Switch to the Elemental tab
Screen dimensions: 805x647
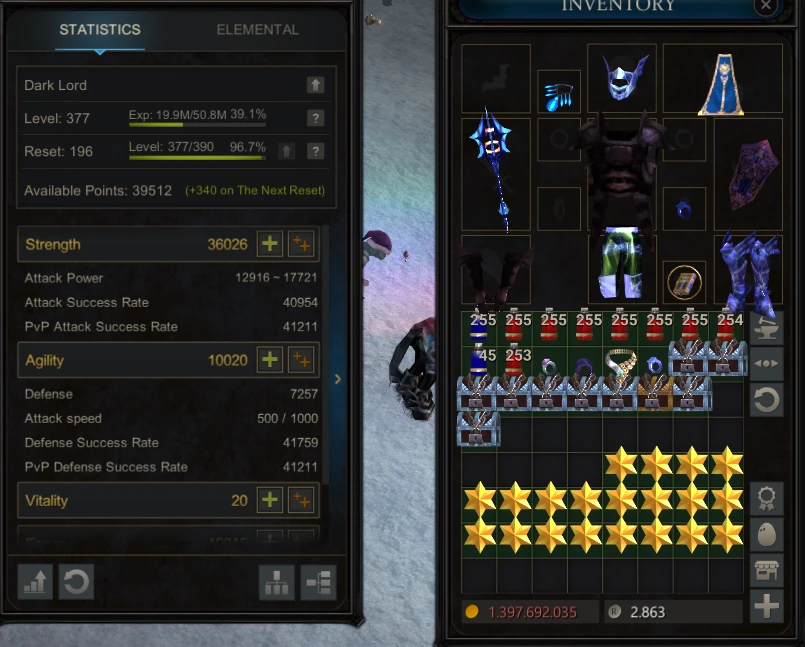point(257,30)
